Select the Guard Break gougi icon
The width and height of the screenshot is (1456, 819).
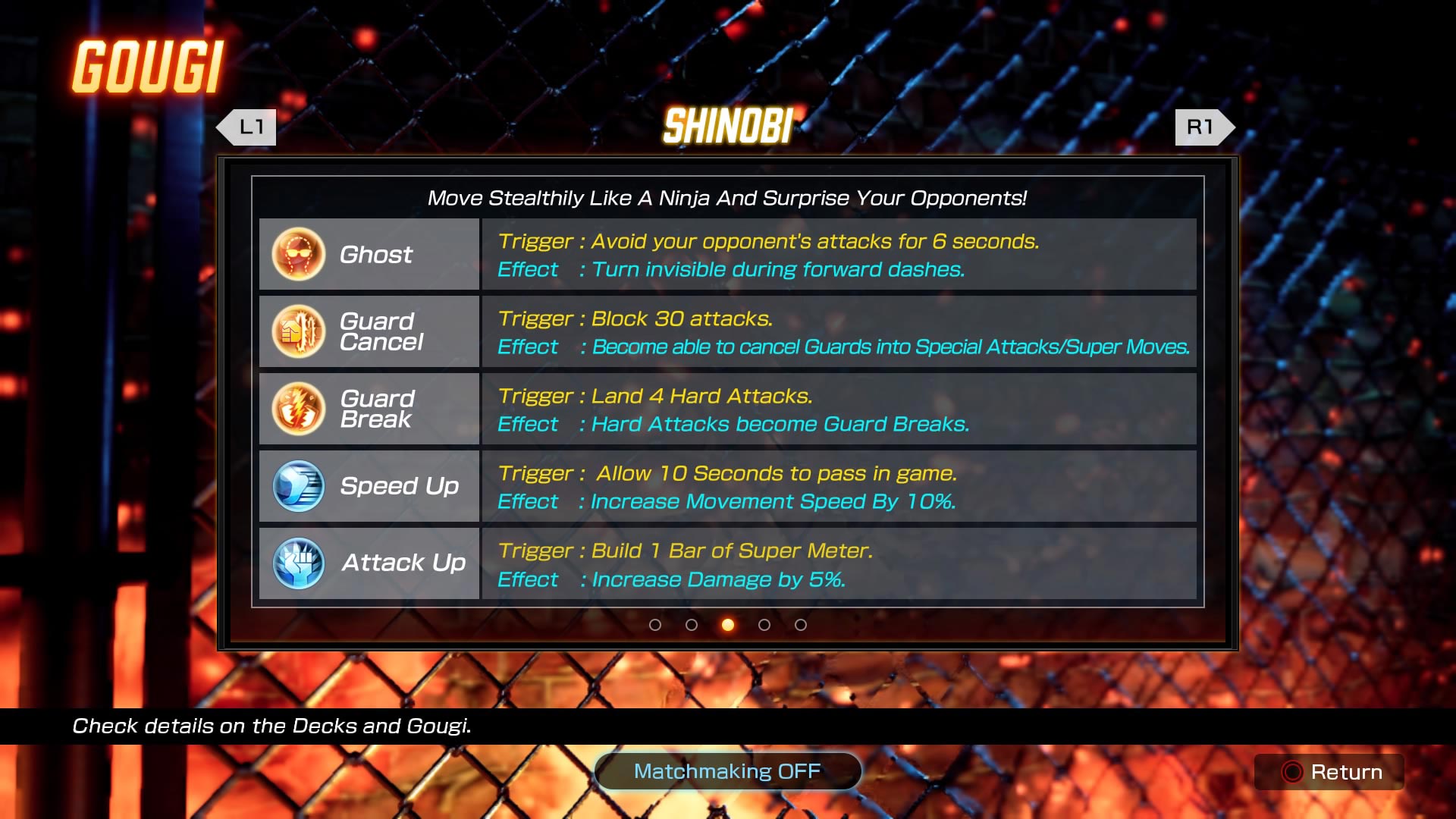point(297,409)
